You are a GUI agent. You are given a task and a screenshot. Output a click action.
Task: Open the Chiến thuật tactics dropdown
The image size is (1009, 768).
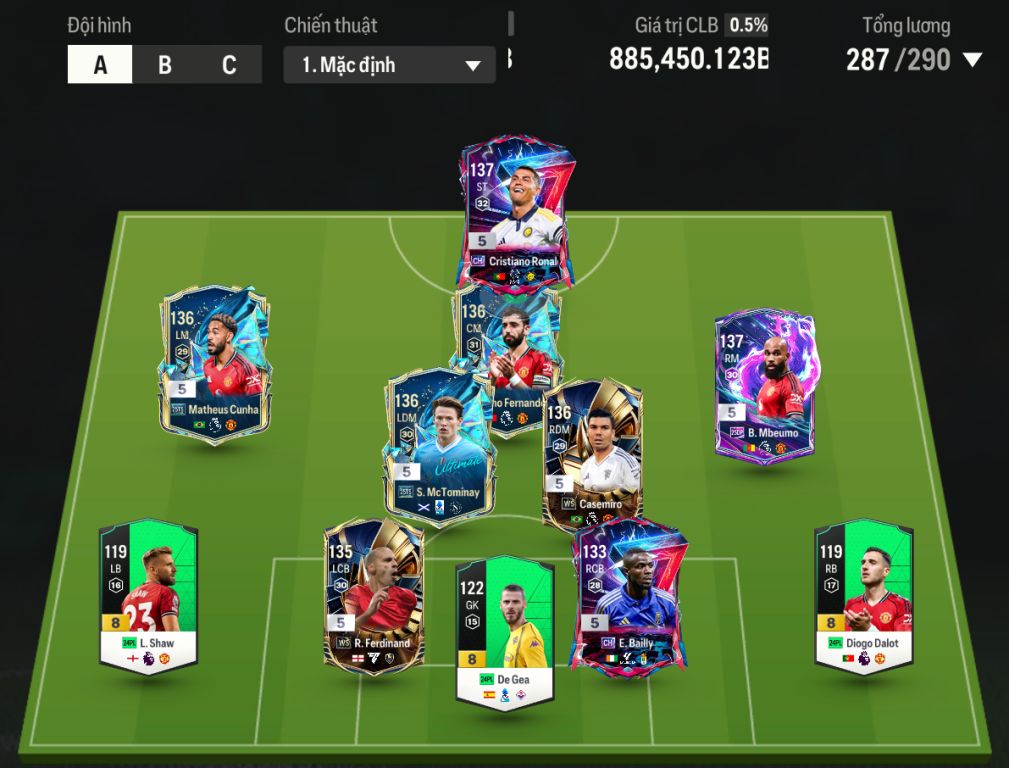pyautogui.click(x=389, y=66)
